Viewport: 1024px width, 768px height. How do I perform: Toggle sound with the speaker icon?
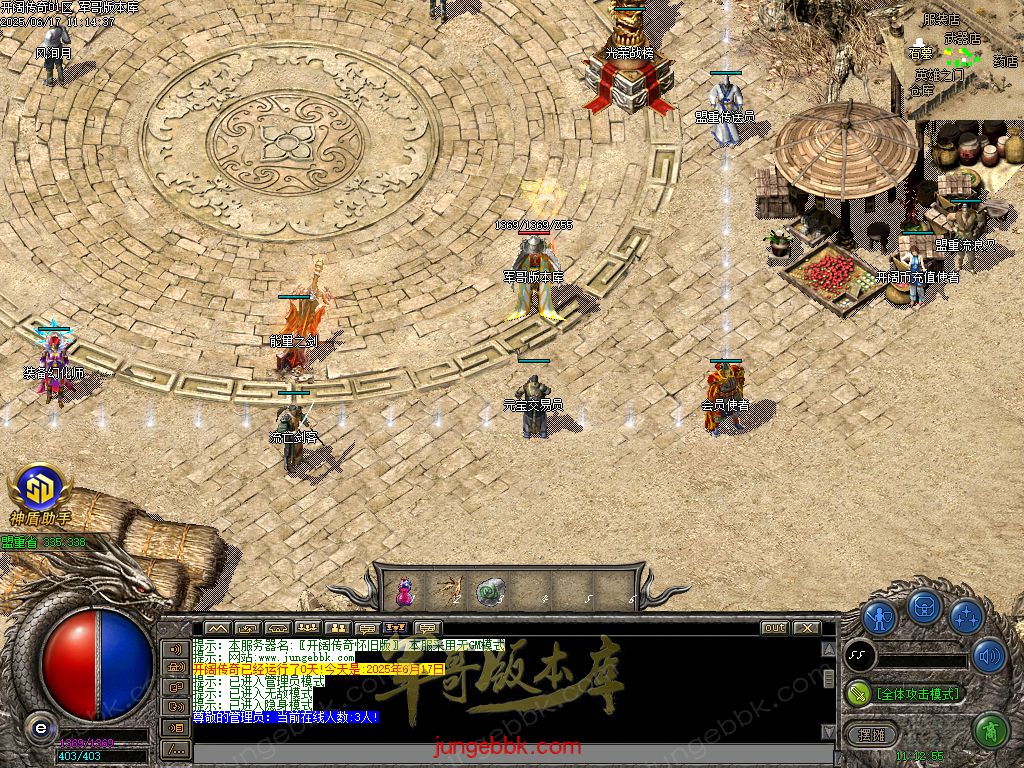point(988,655)
